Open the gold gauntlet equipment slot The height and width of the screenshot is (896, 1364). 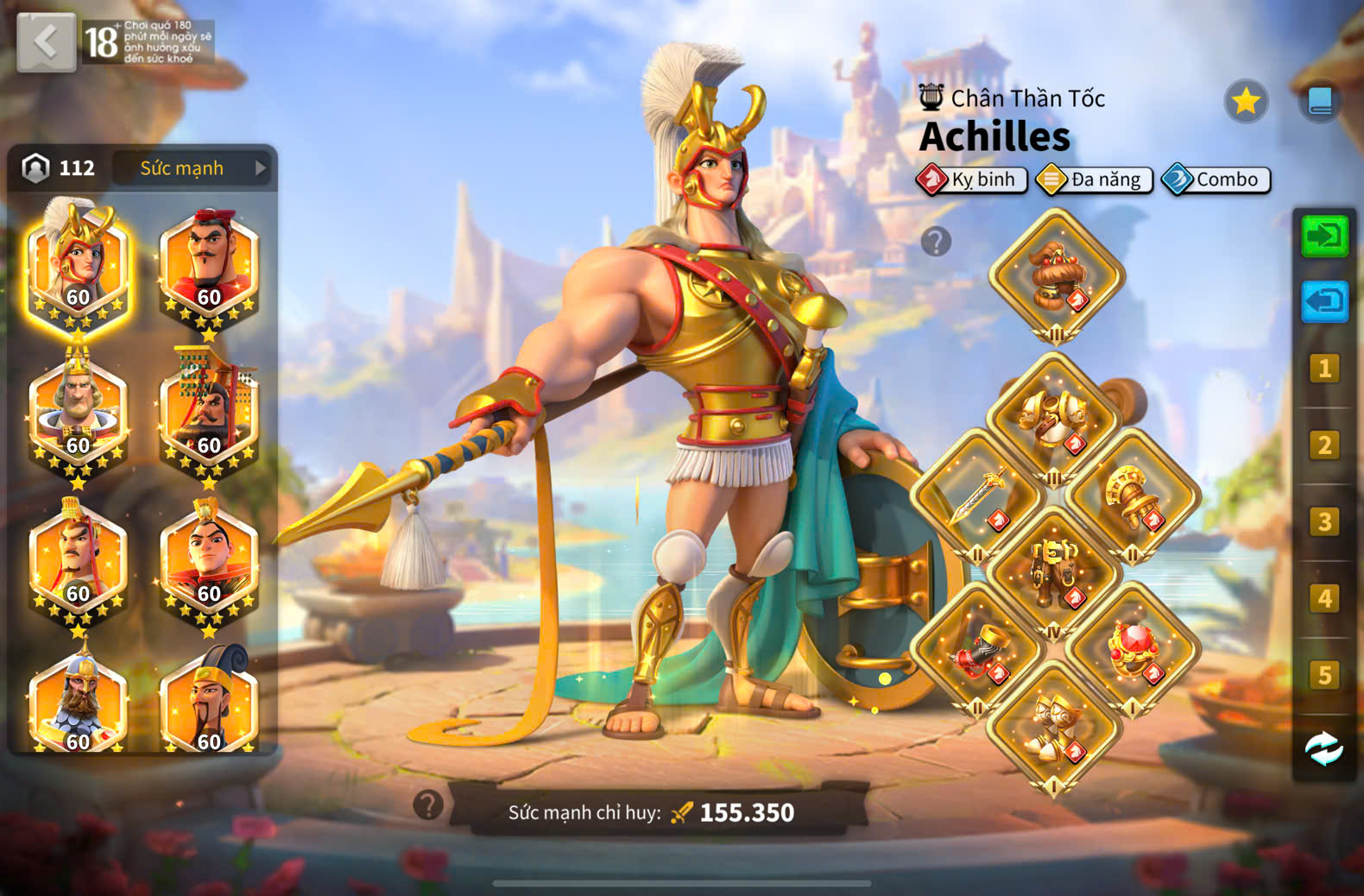point(1132,495)
